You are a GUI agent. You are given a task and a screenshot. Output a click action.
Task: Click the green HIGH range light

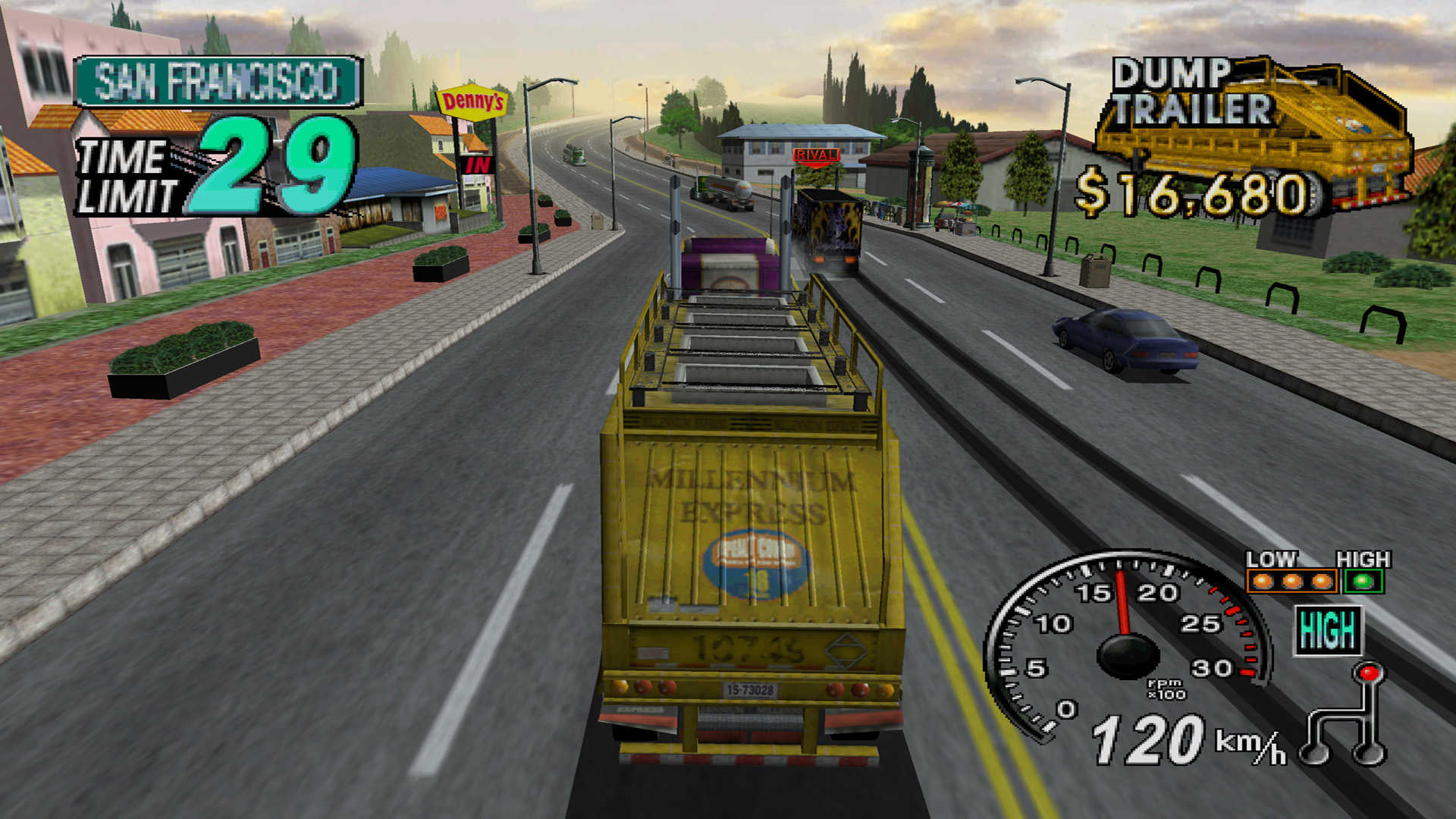pyautogui.click(x=1363, y=582)
